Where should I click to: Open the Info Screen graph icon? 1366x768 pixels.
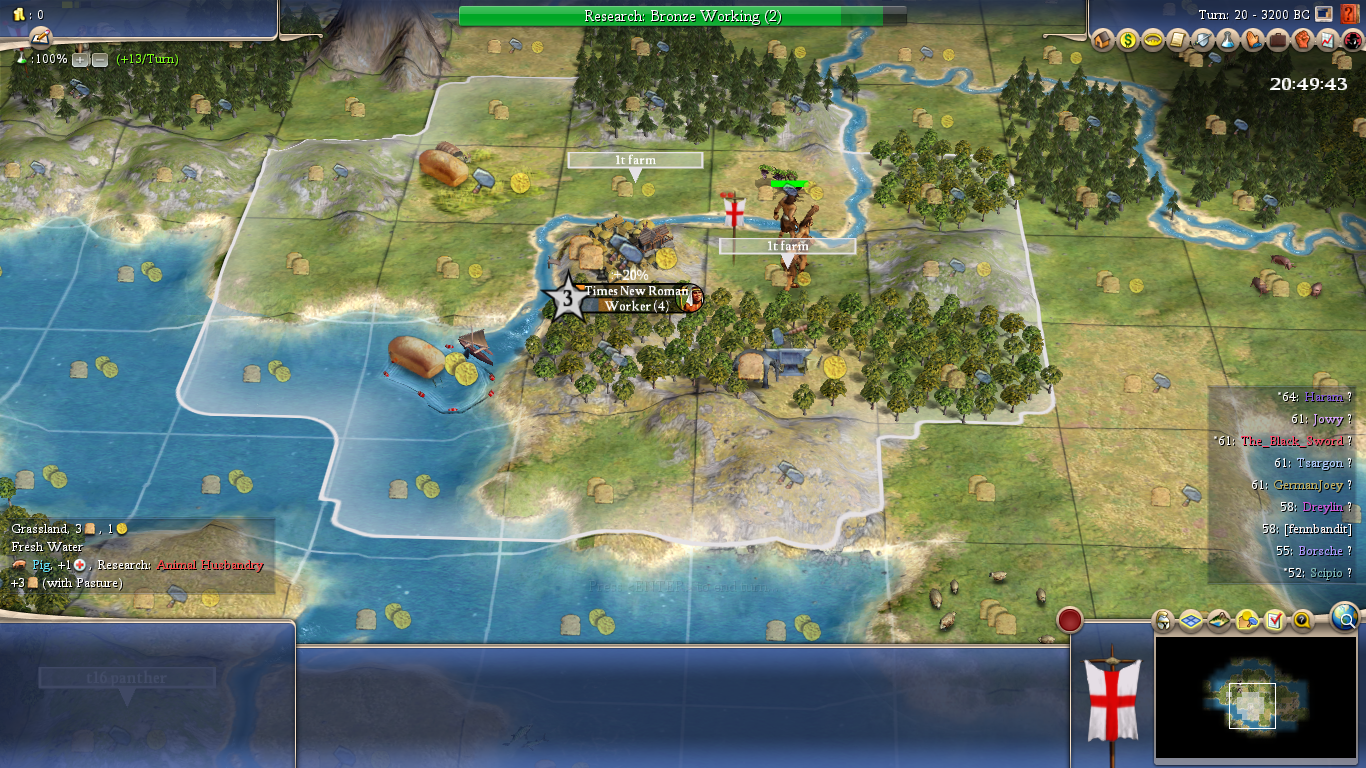pos(1328,40)
